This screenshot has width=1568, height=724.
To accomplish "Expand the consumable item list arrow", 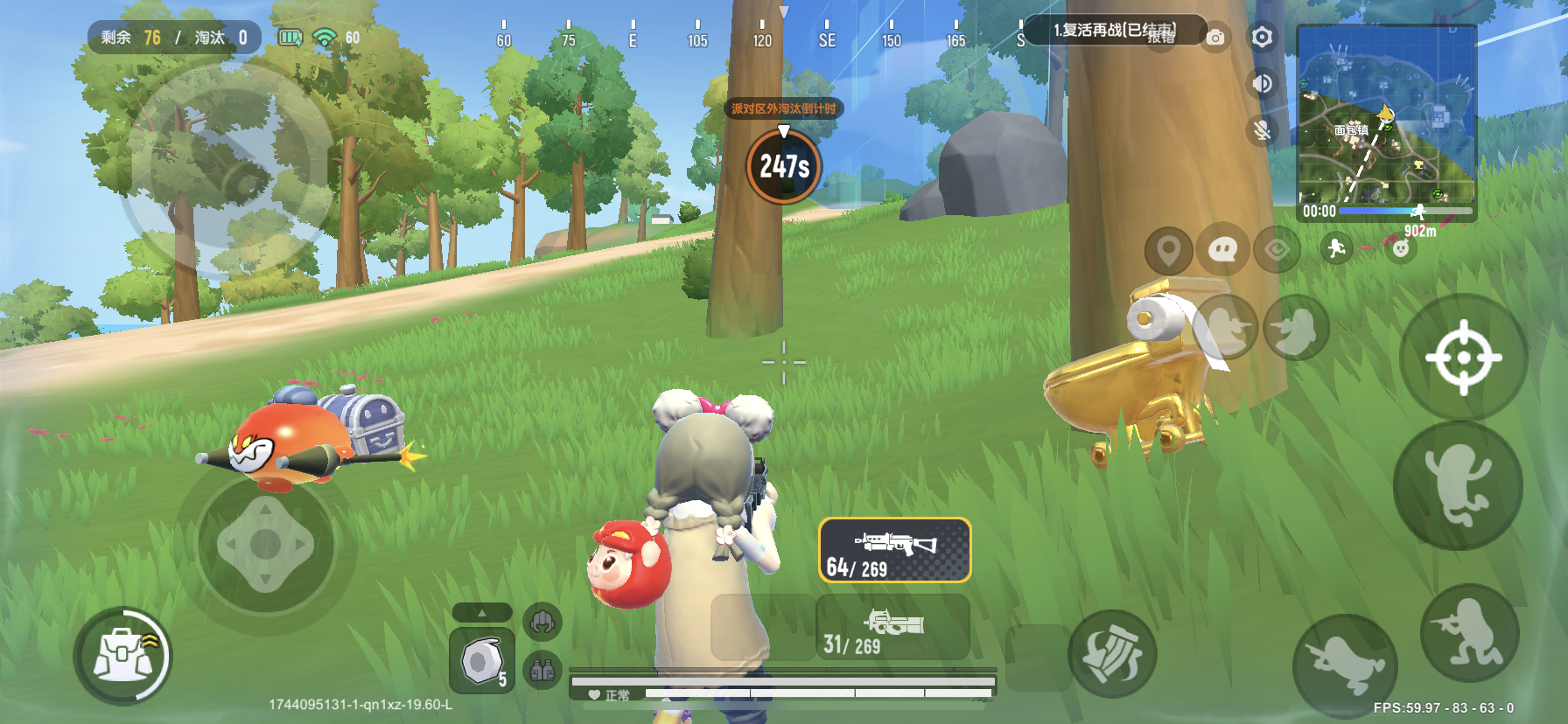I will coord(481,613).
